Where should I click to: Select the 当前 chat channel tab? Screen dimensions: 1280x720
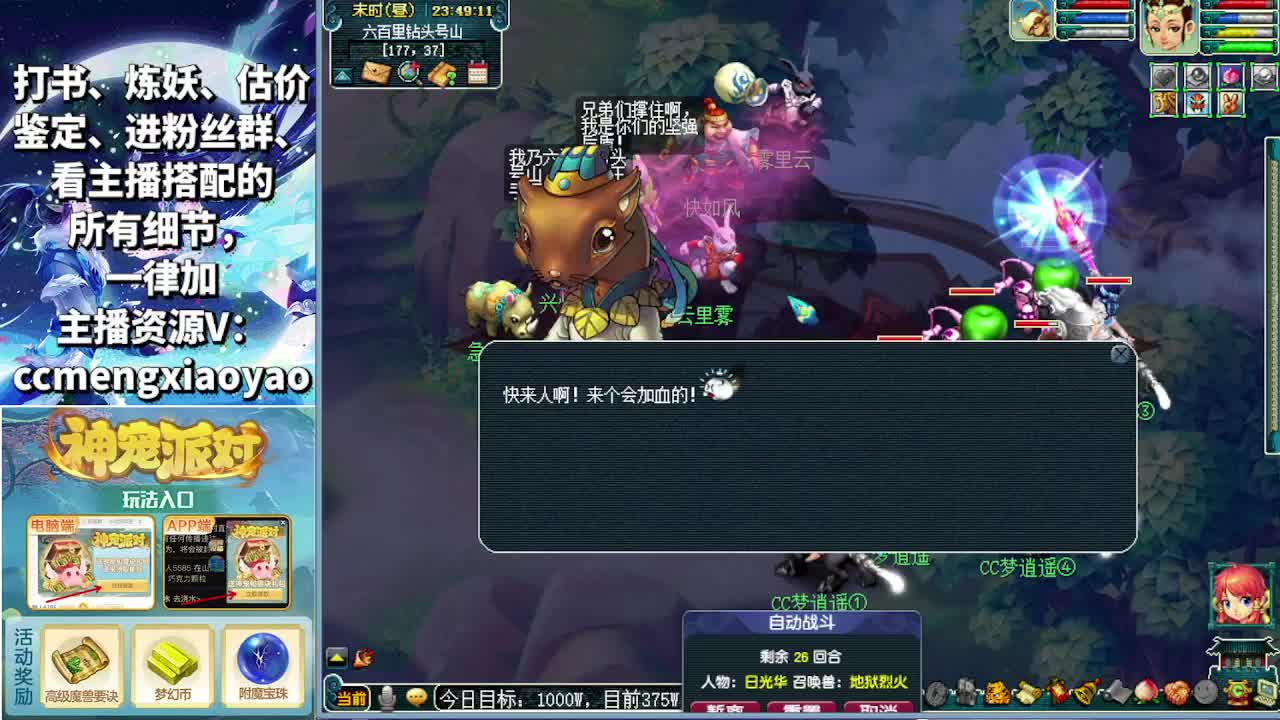pos(351,697)
